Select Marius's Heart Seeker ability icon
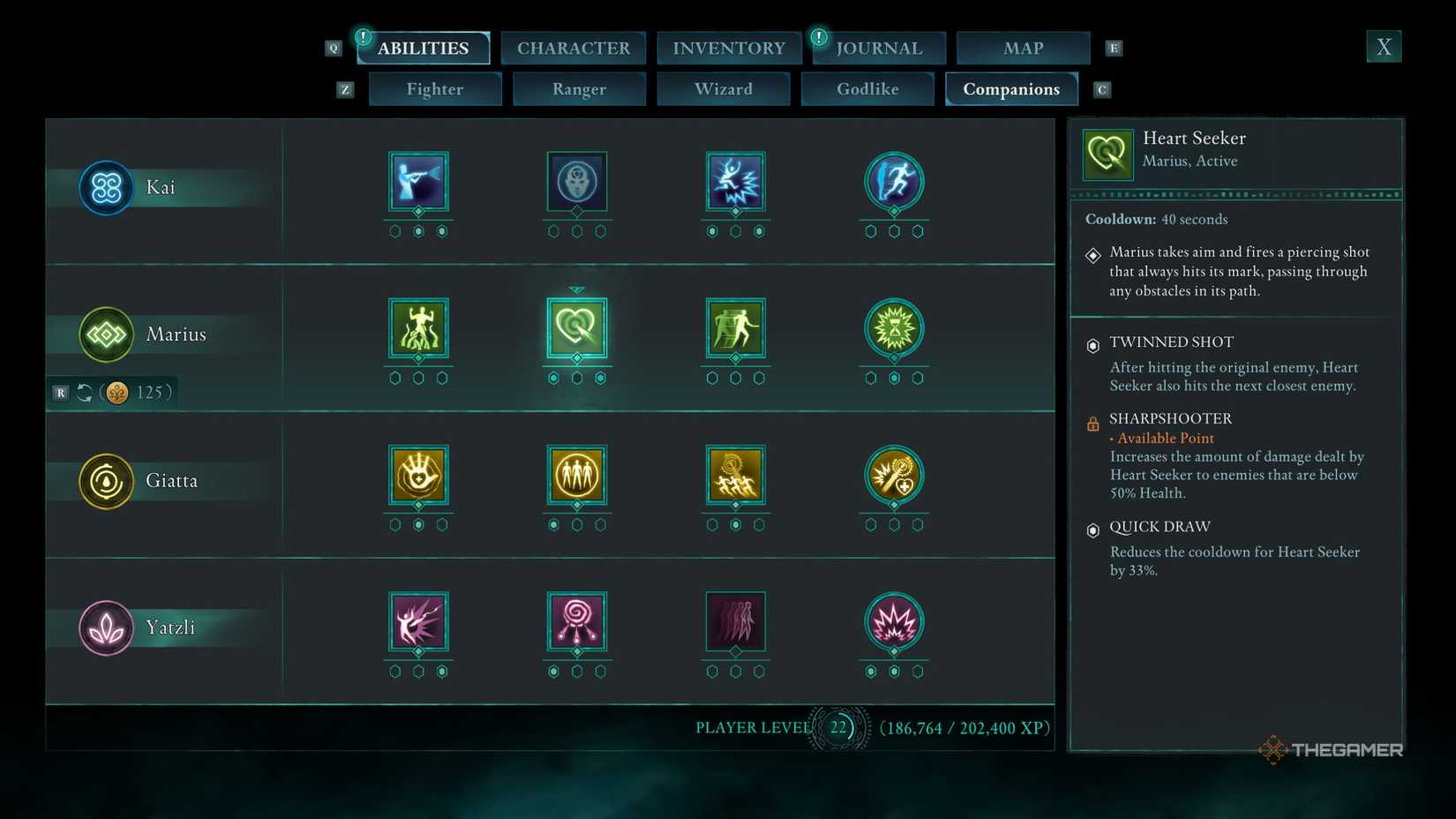The width and height of the screenshot is (1456, 819). click(577, 329)
